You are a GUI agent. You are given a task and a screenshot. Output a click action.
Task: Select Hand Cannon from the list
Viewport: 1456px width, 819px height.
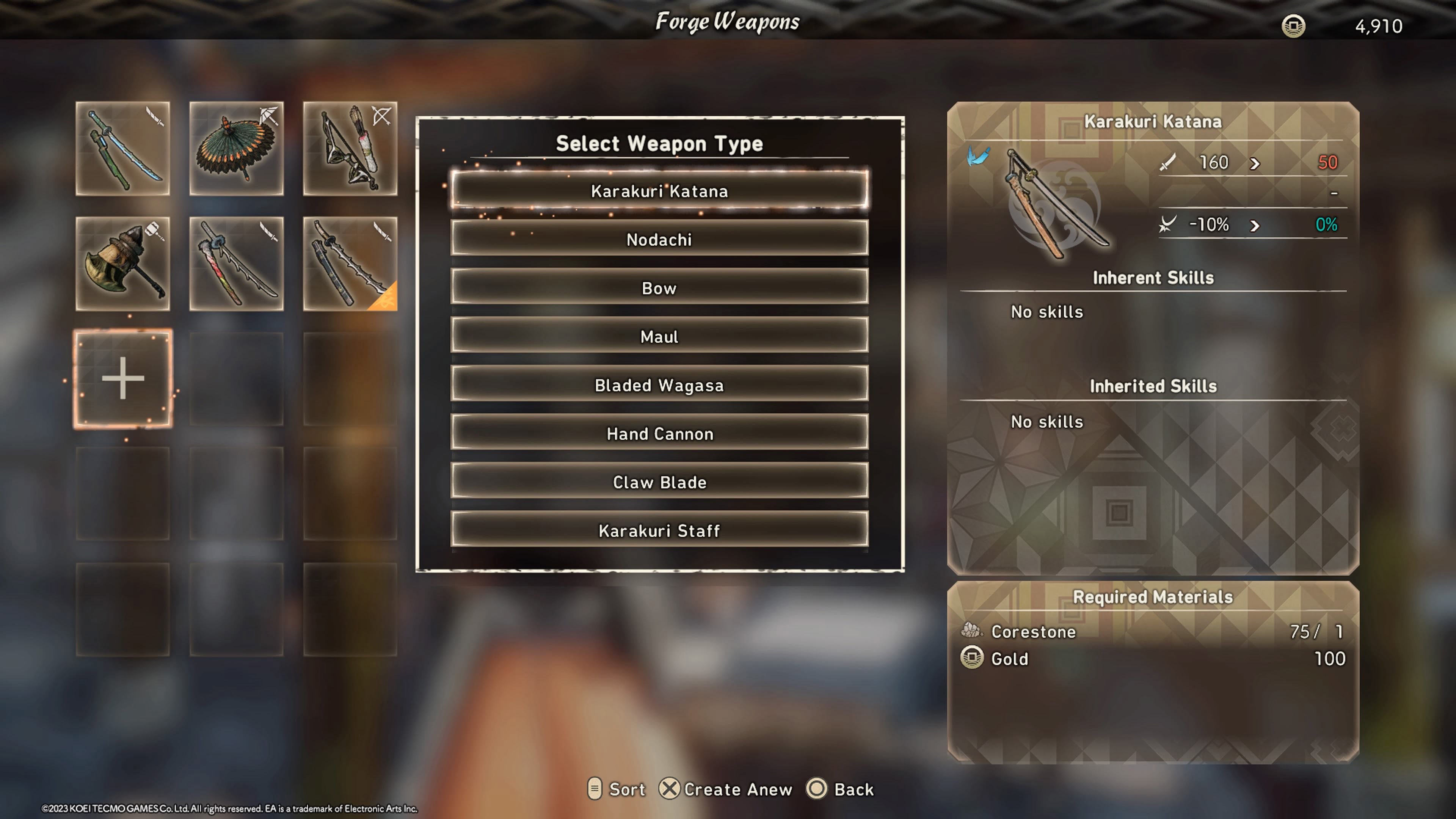pyautogui.click(x=659, y=434)
